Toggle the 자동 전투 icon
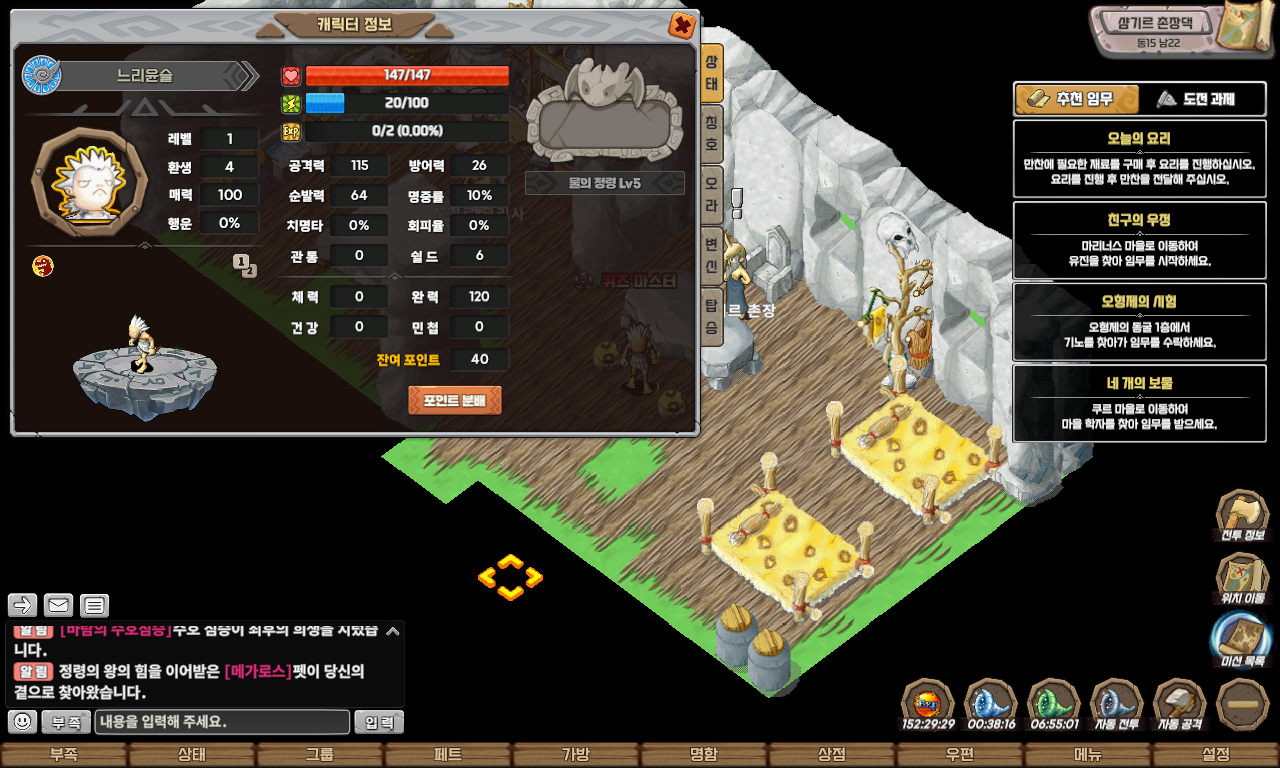Image resolution: width=1280 pixels, height=768 pixels. tap(1117, 705)
